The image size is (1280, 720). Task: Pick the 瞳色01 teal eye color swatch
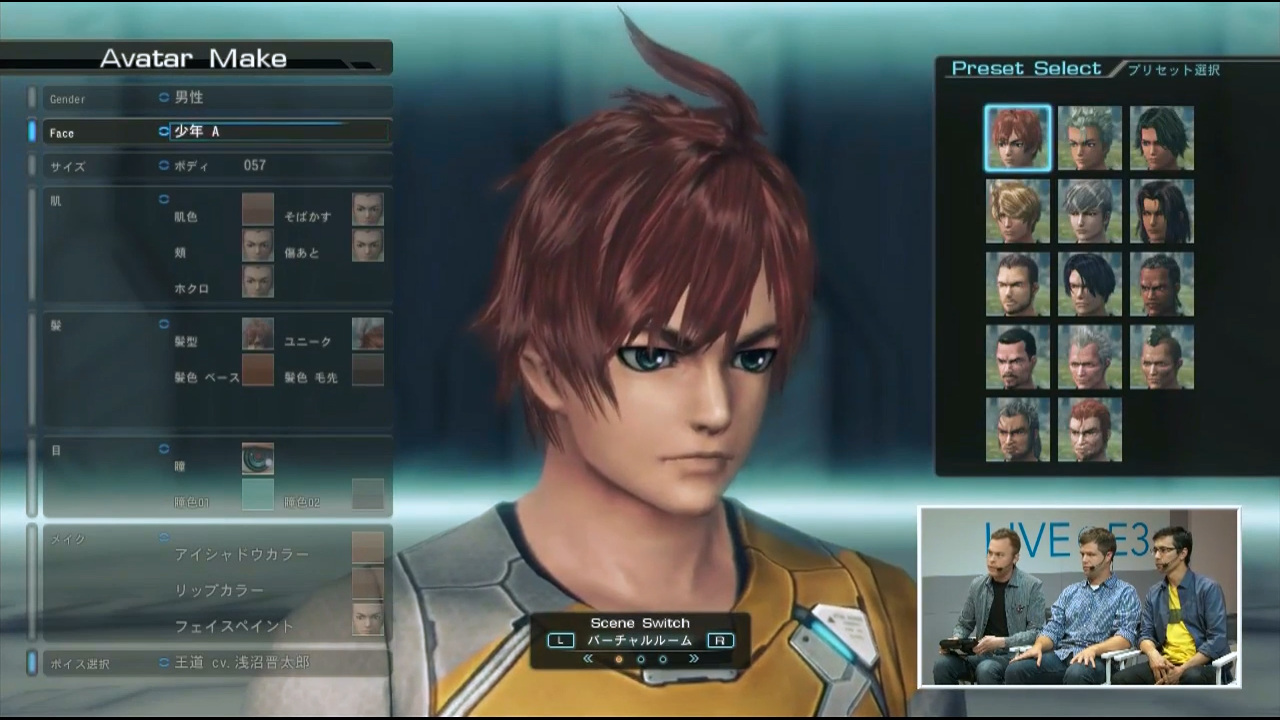(258, 494)
